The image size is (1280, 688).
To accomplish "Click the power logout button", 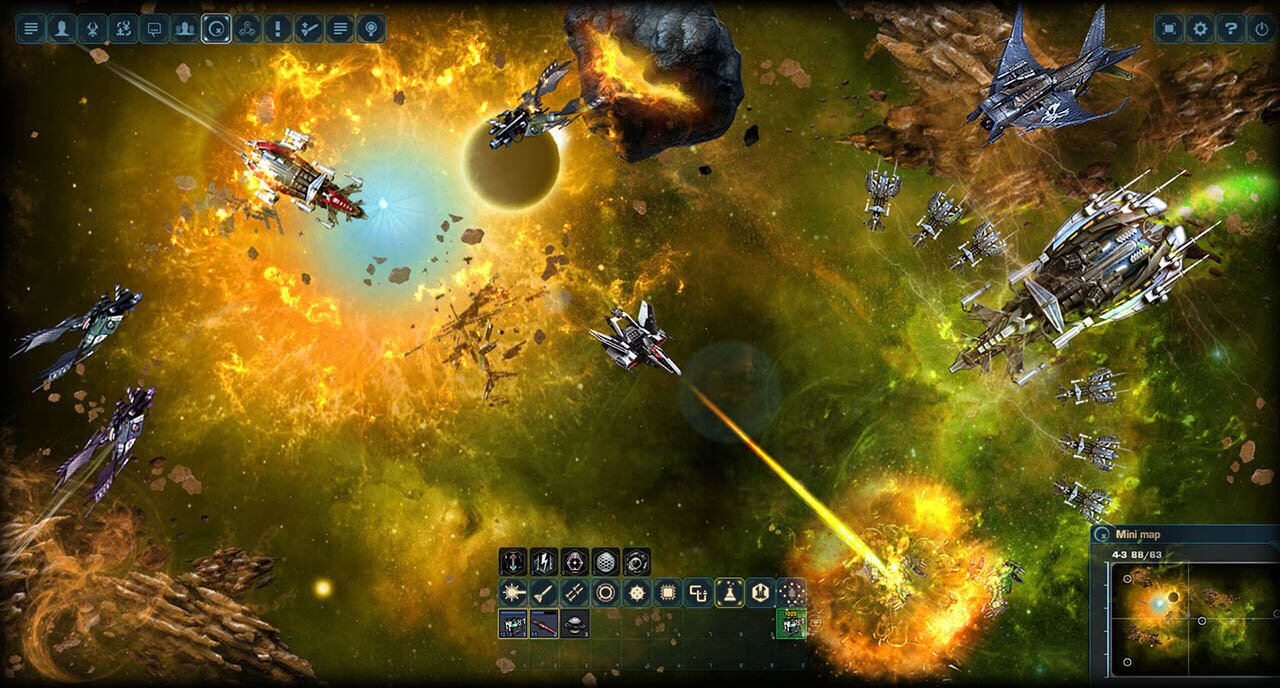I will click(1262, 28).
